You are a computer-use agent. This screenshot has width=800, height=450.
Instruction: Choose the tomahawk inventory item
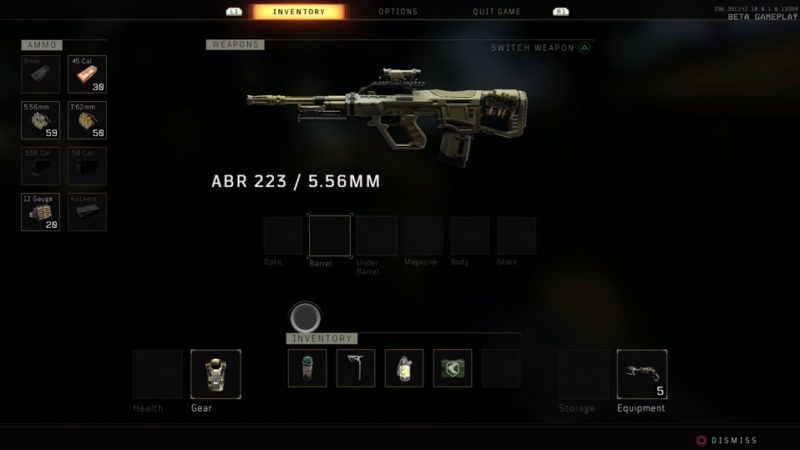(x=355, y=368)
